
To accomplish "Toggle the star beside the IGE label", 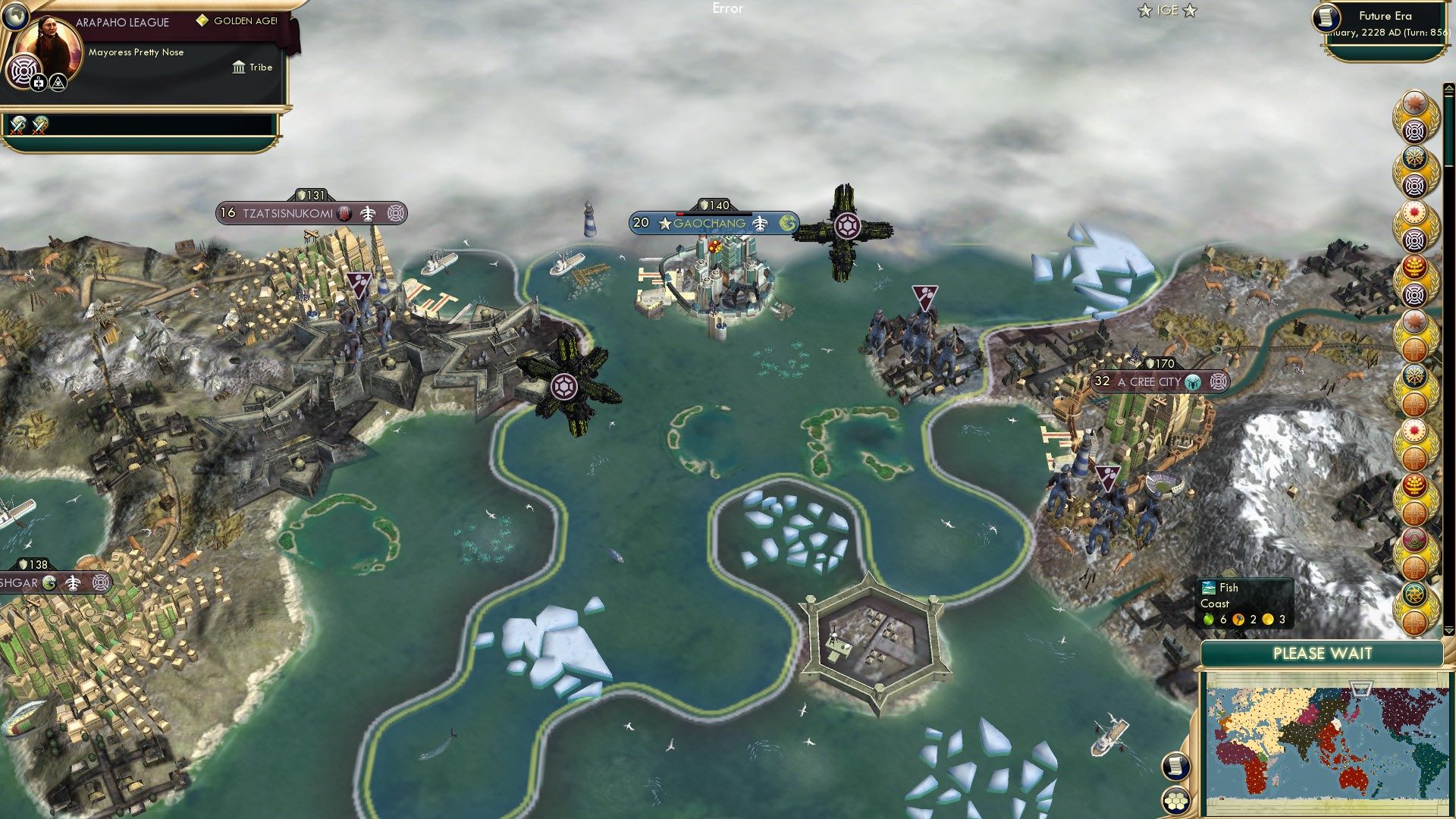I will tap(1145, 10).
